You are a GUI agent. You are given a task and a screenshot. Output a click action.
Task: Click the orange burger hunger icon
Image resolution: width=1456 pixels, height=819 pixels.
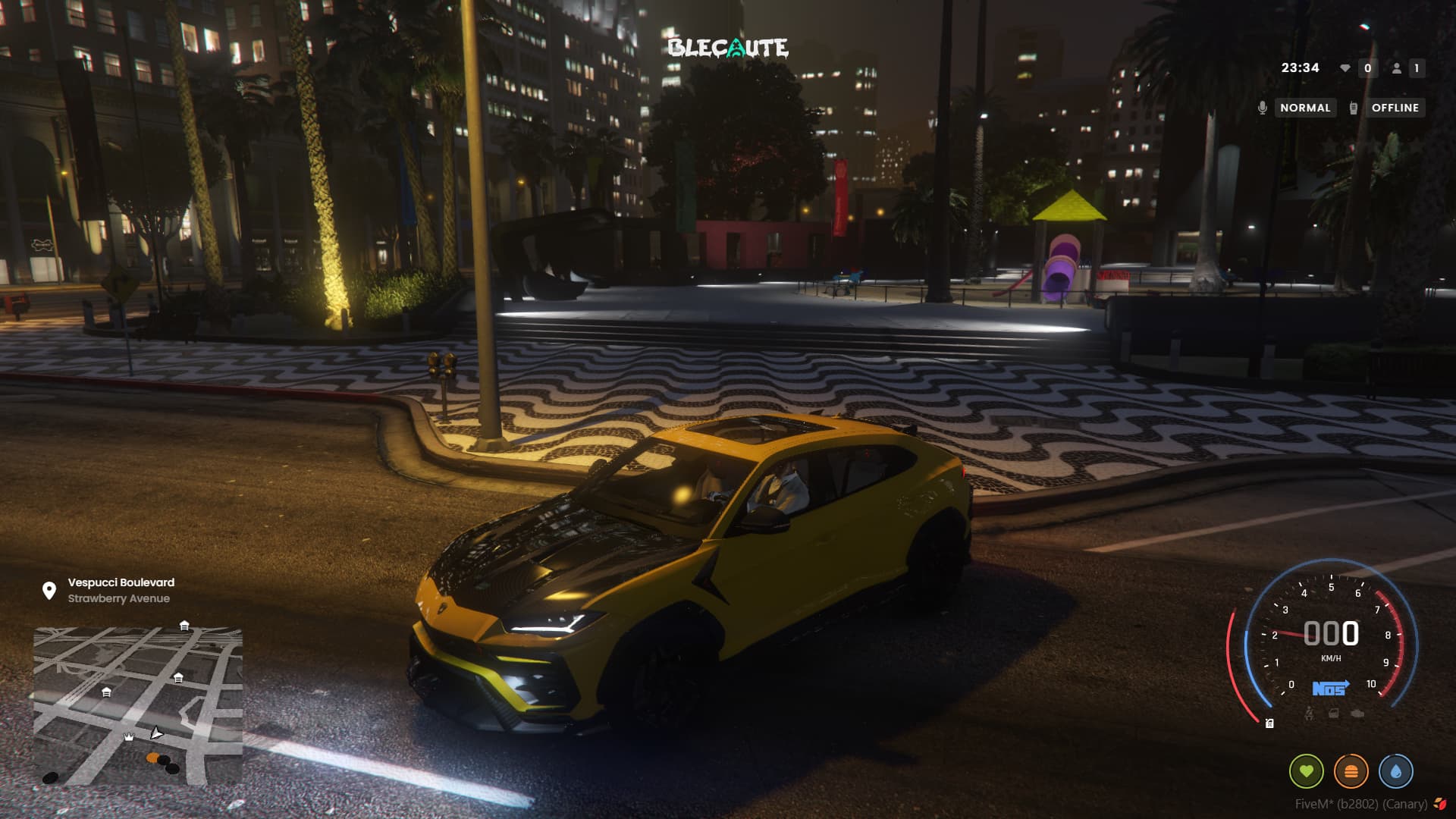(1351, 772)
